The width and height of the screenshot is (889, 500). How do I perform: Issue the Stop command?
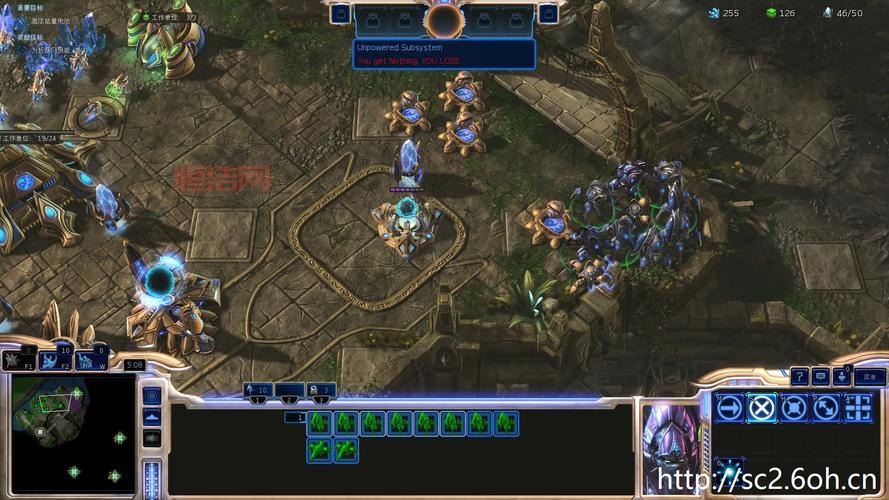[762, 407]
